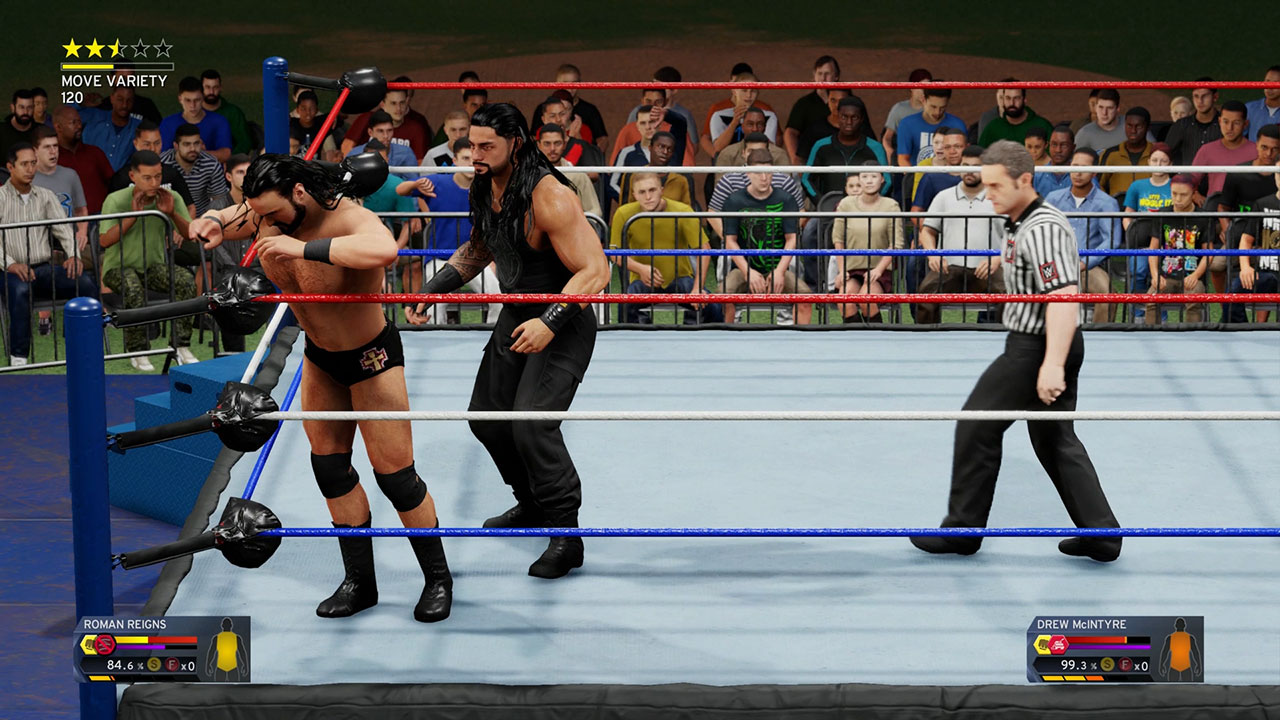Expand Drew McIntyre's body damage diagram

click(1180, 650)
